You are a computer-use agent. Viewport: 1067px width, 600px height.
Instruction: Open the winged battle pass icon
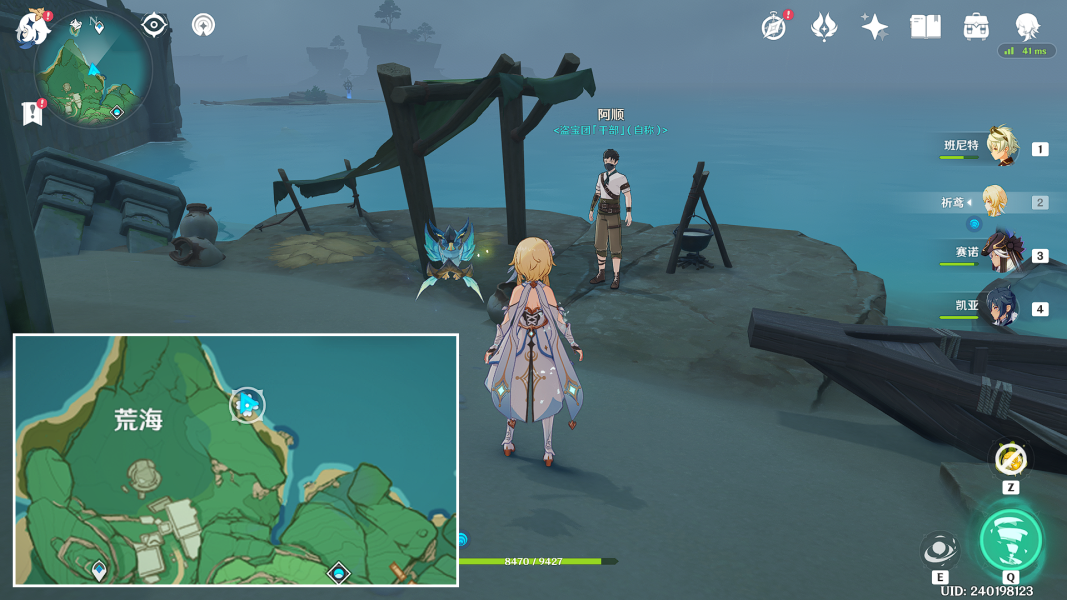[x=823, y=27]
